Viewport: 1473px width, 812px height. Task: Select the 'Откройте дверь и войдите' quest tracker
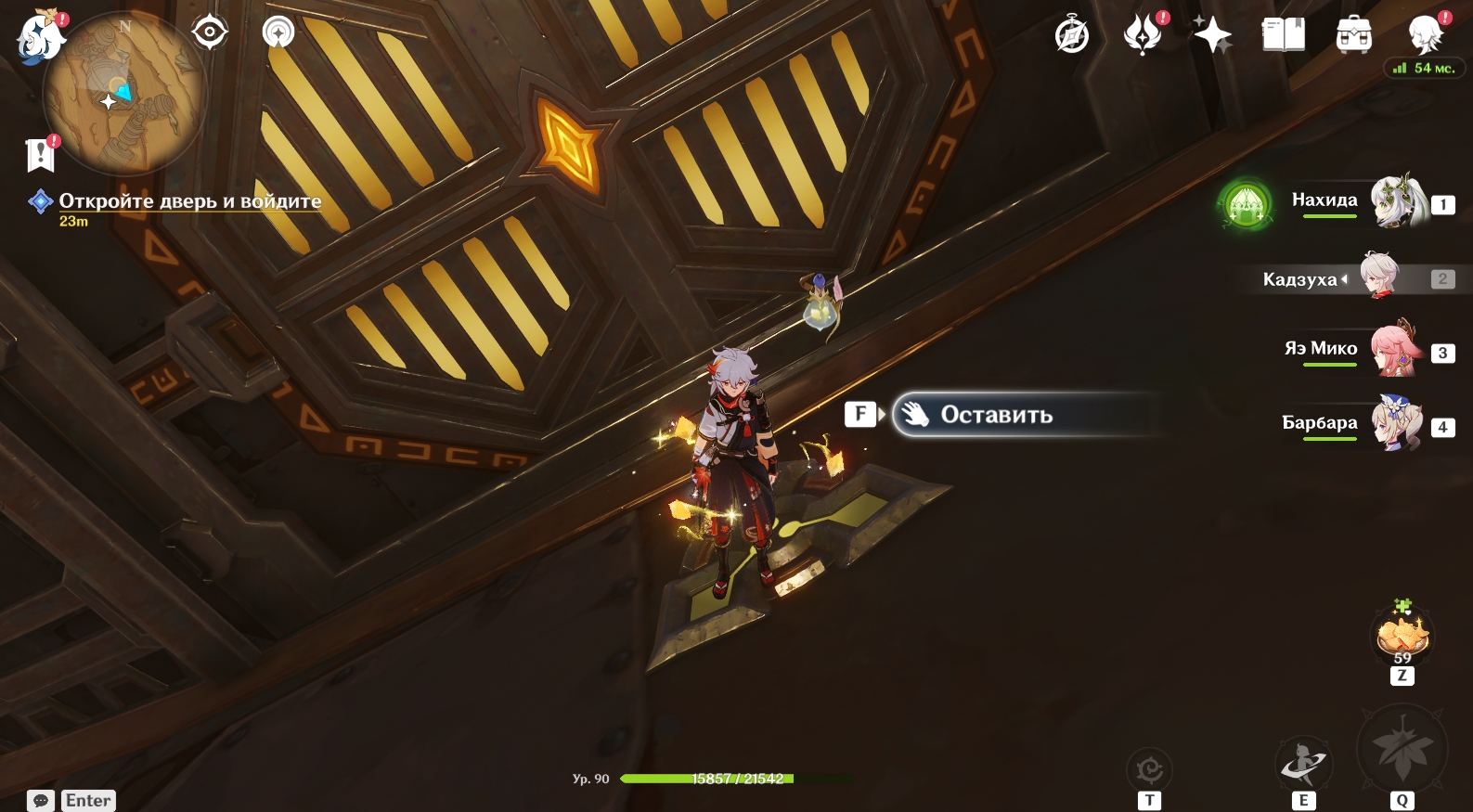[189, 201]
